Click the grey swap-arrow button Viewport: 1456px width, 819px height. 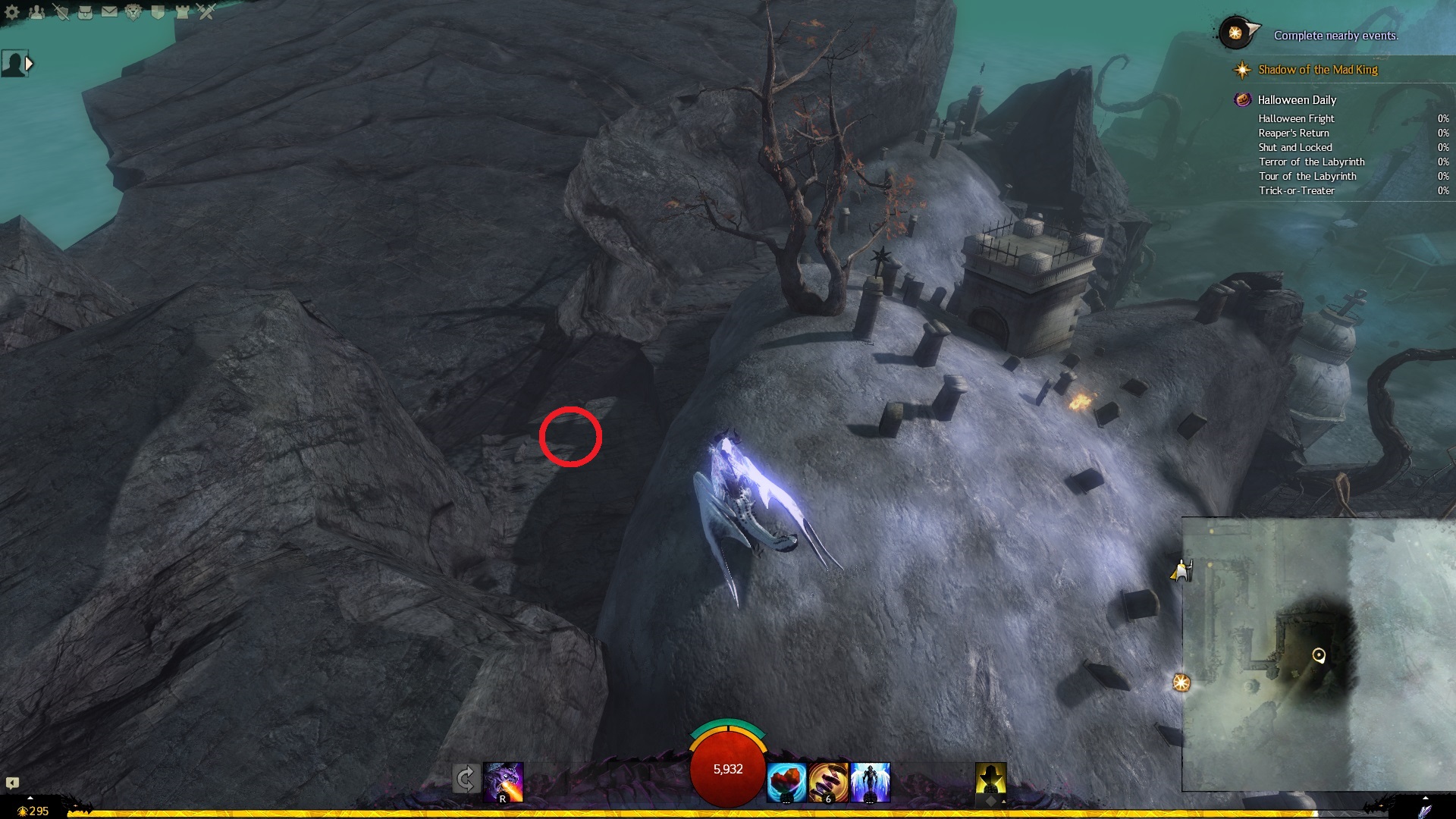466,779
